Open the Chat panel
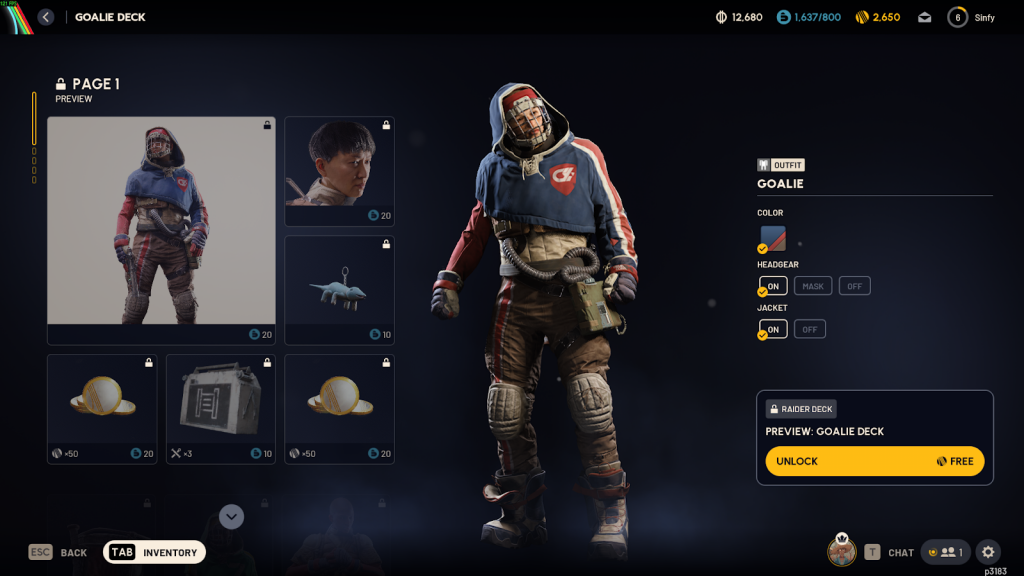The width and height of the screenshot is (1024, 576). 889,552
